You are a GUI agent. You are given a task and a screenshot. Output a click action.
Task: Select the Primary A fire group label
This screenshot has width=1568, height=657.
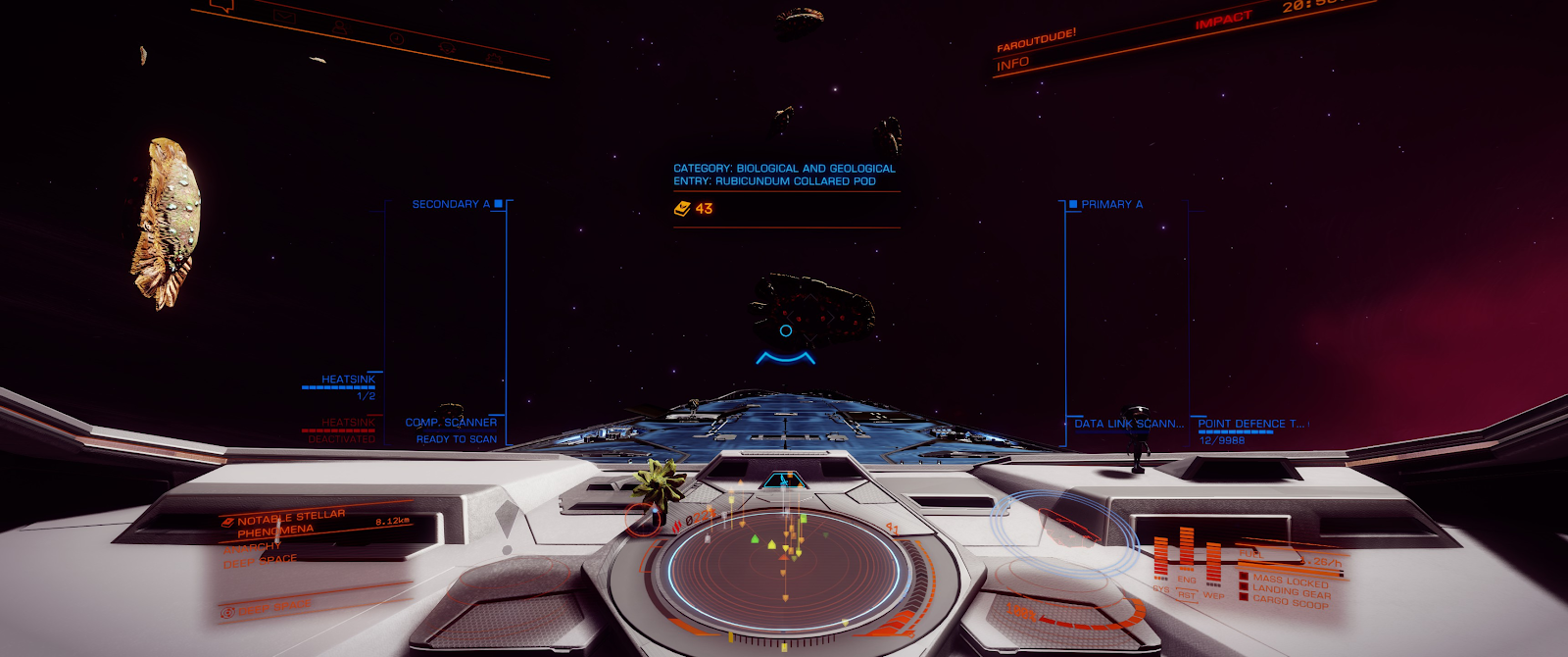[1111, 204]
